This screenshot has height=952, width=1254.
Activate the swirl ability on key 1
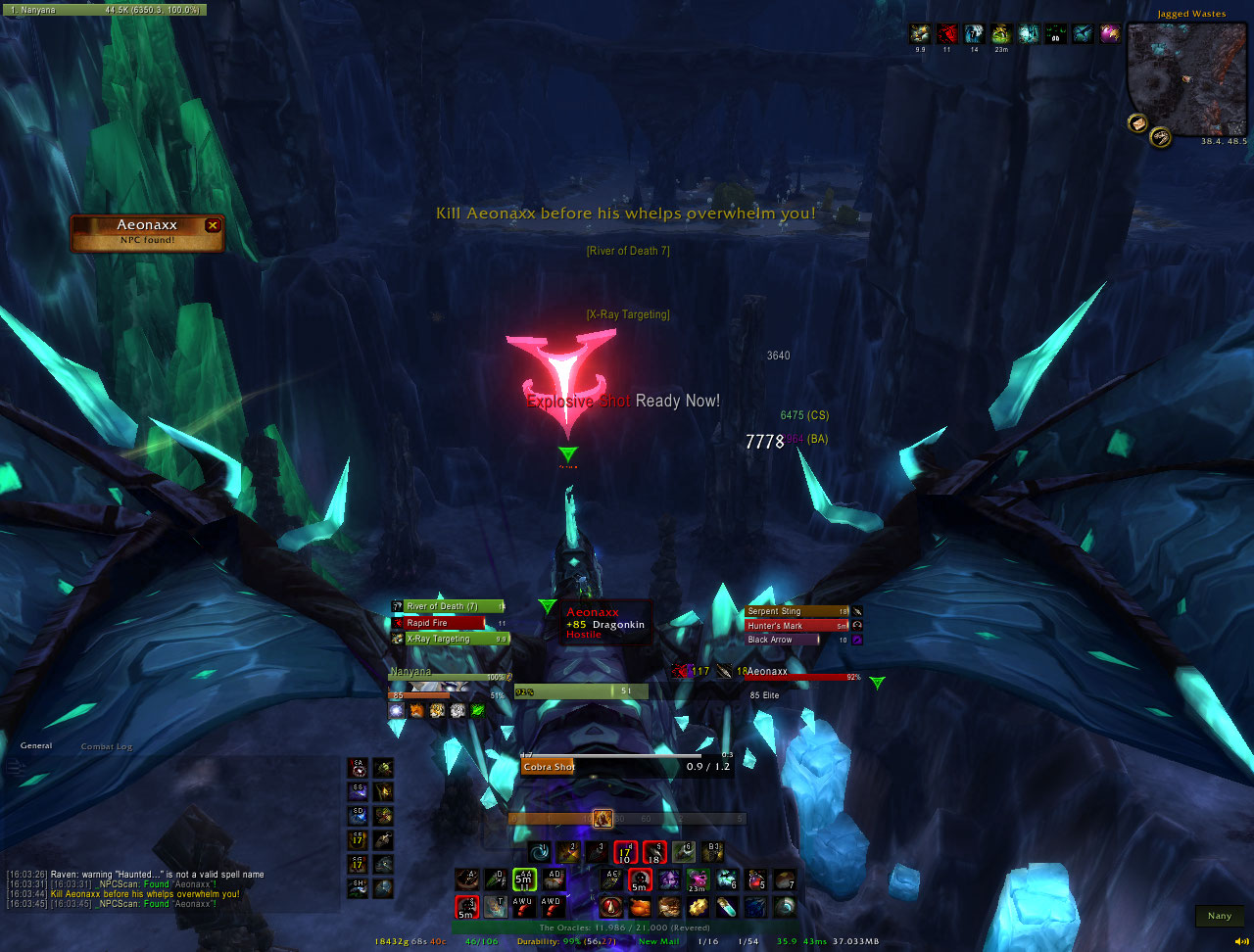[x=540, y=852]
